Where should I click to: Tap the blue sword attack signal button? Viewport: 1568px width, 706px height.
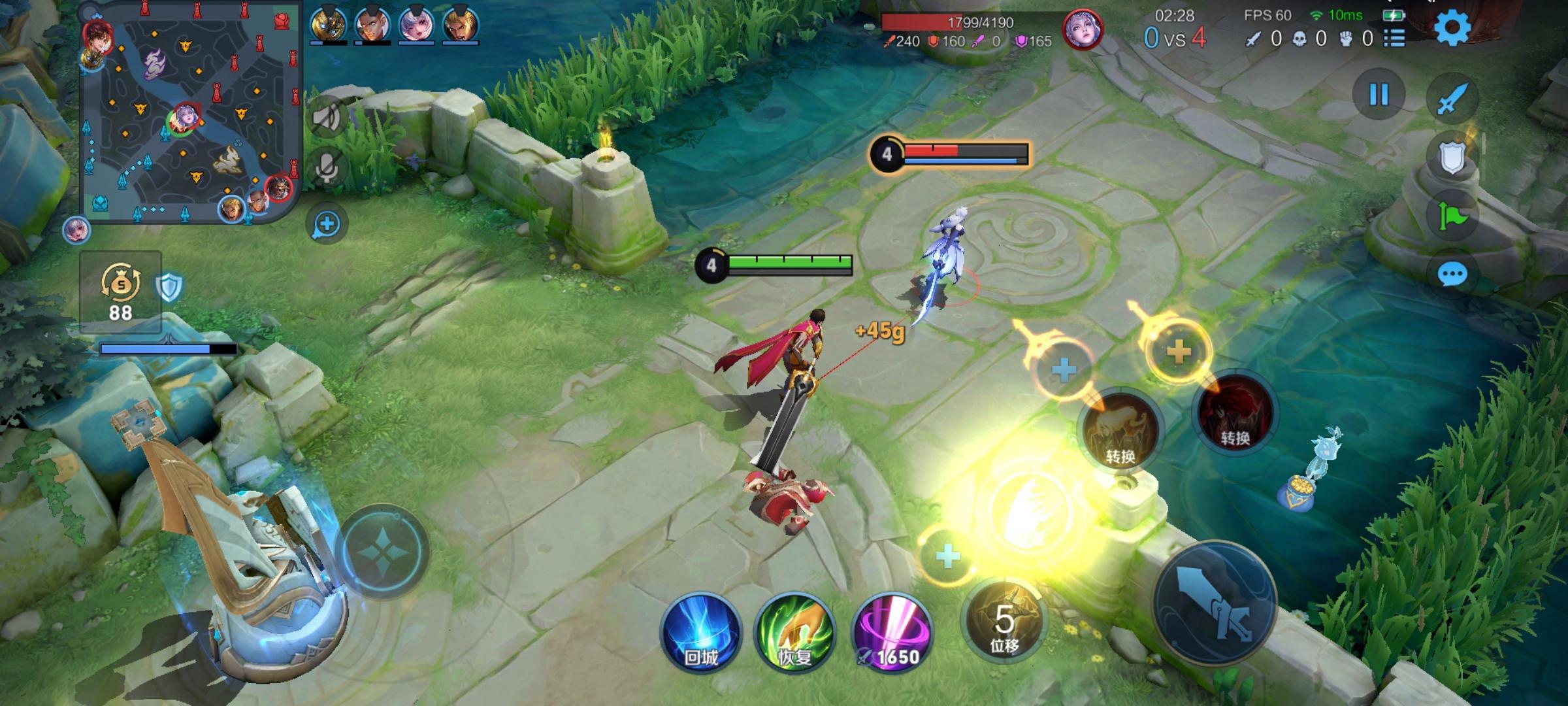click(x=1452, y=99)
